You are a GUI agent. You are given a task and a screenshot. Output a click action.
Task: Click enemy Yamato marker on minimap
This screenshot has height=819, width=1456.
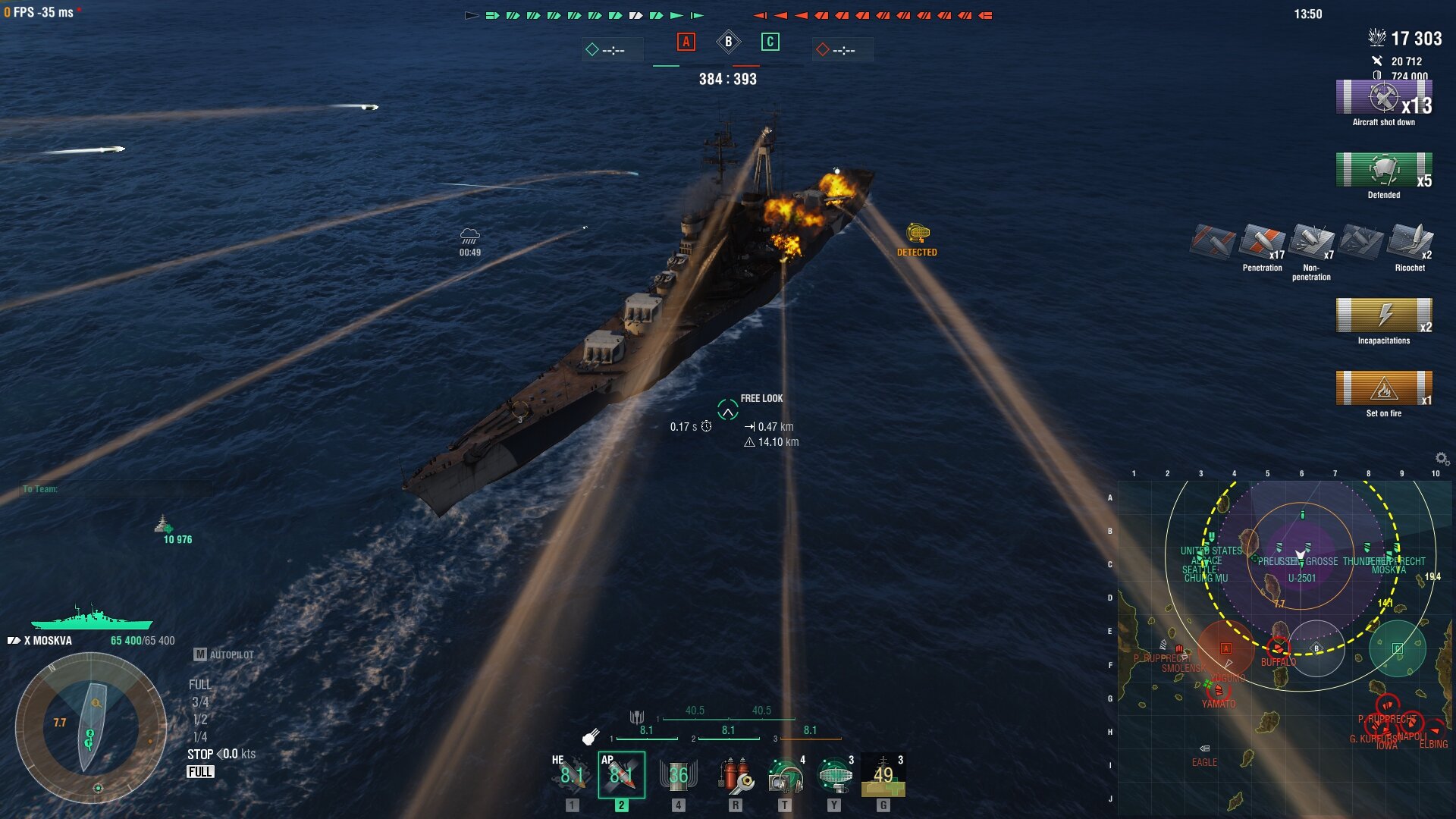pos(1218,691)
